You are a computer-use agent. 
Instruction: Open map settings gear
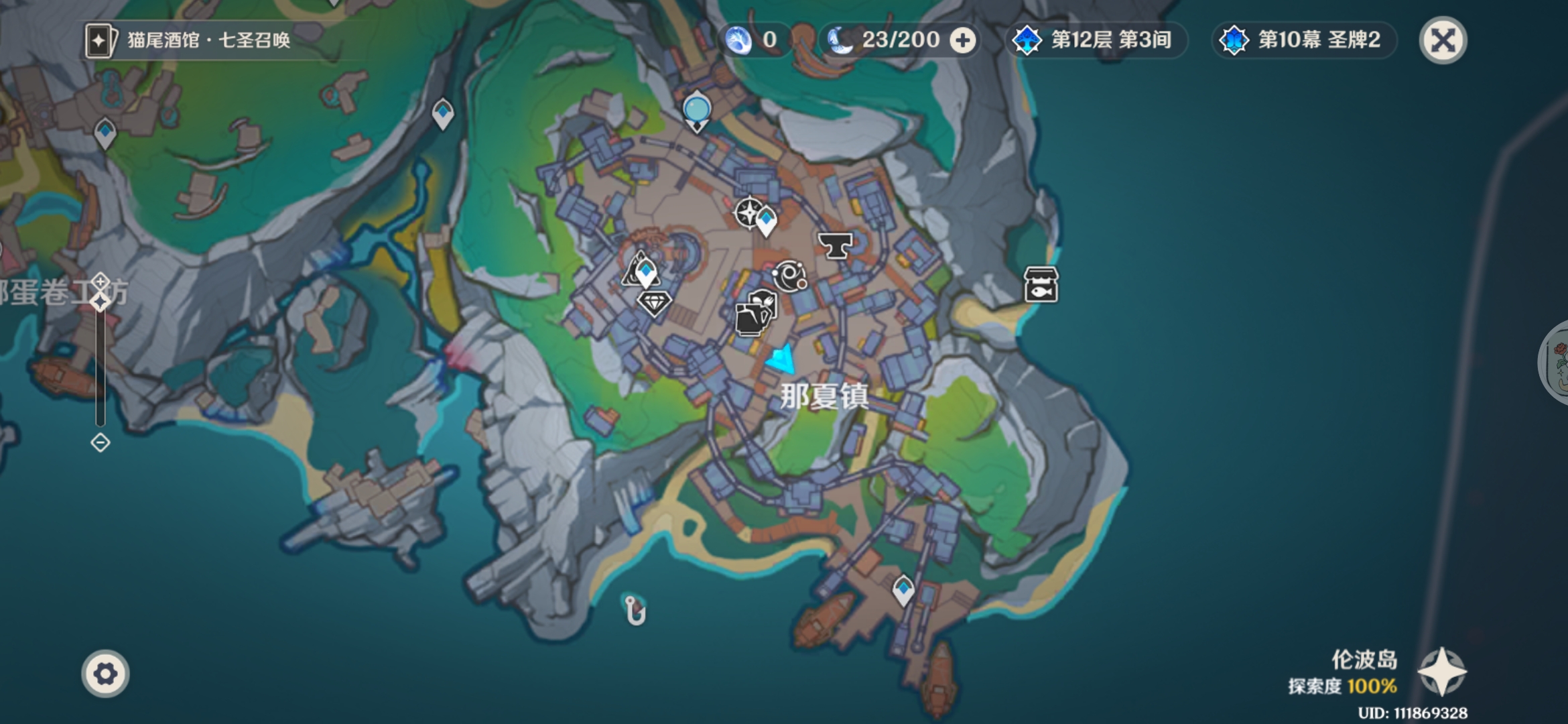(105, 674)
